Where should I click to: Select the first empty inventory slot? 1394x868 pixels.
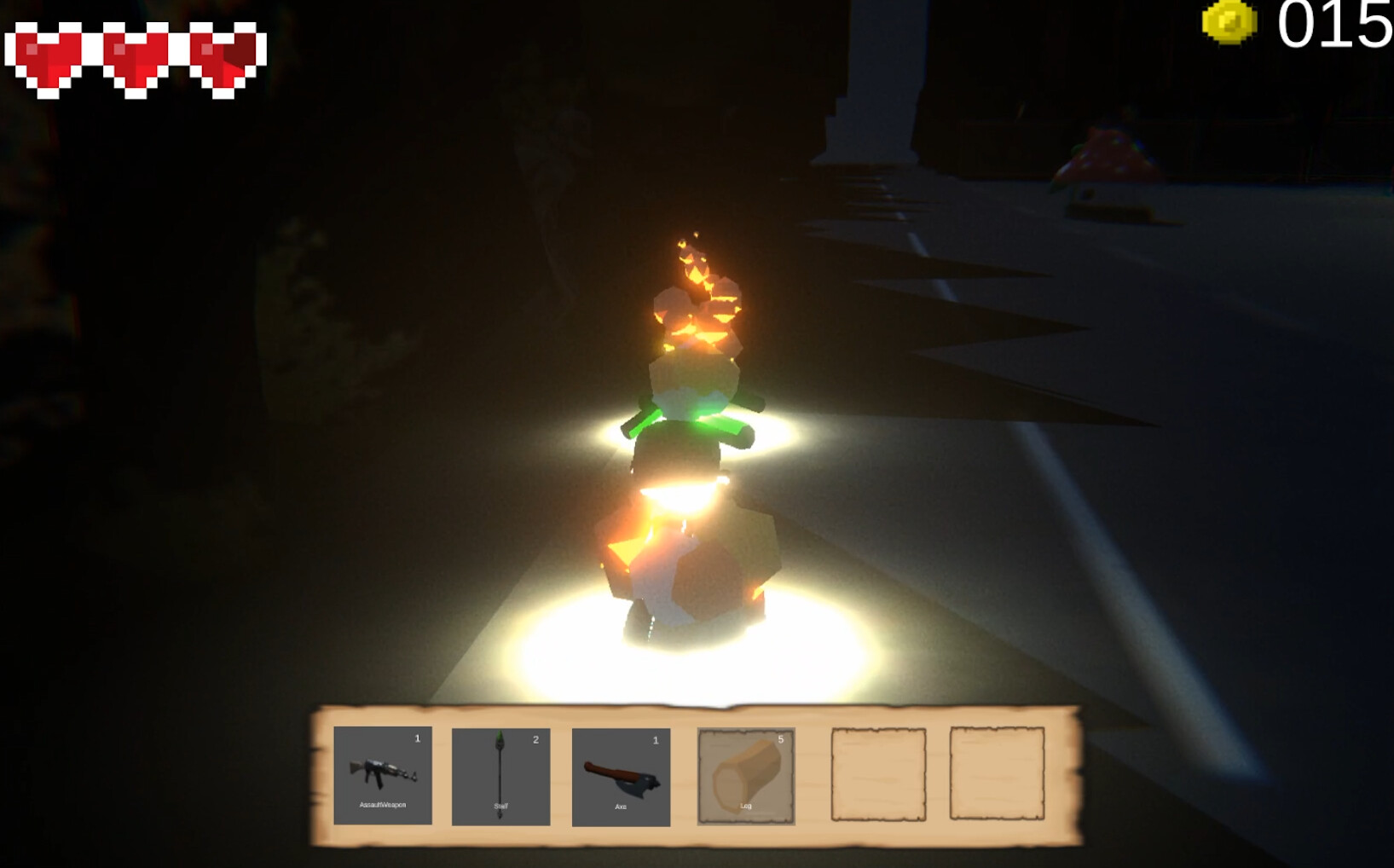[x=878, y=772]
